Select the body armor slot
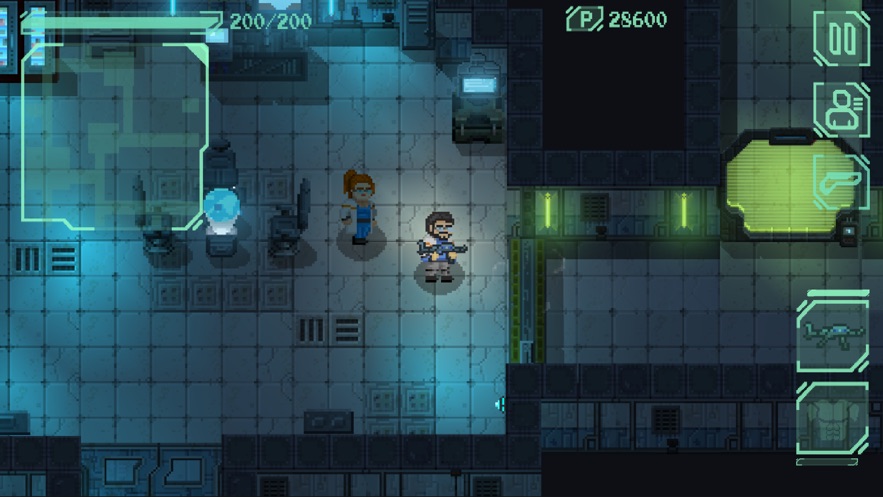The width and height of the screenshot is (883, 497). coord(832,421)
